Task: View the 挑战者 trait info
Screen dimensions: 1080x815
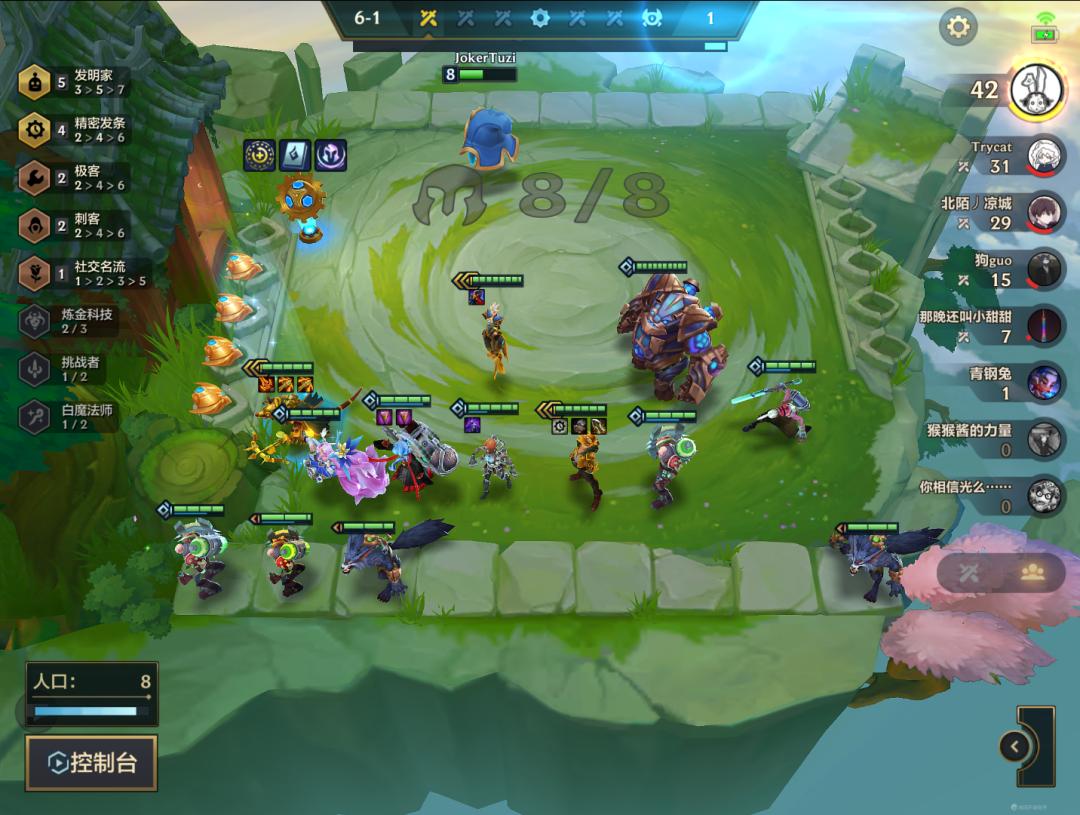Action: point(36,369)
